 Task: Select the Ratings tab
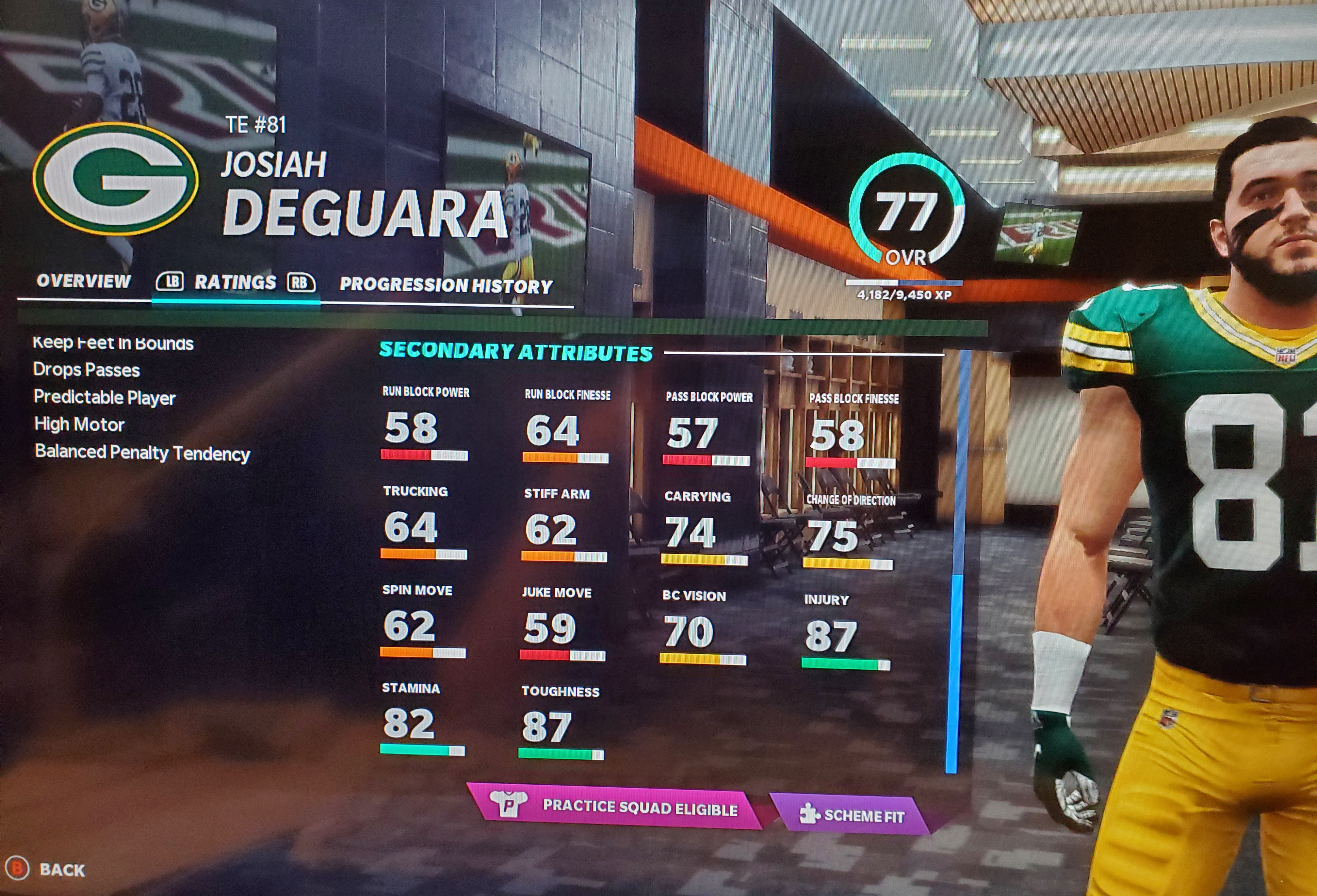(x=235, y=283)
